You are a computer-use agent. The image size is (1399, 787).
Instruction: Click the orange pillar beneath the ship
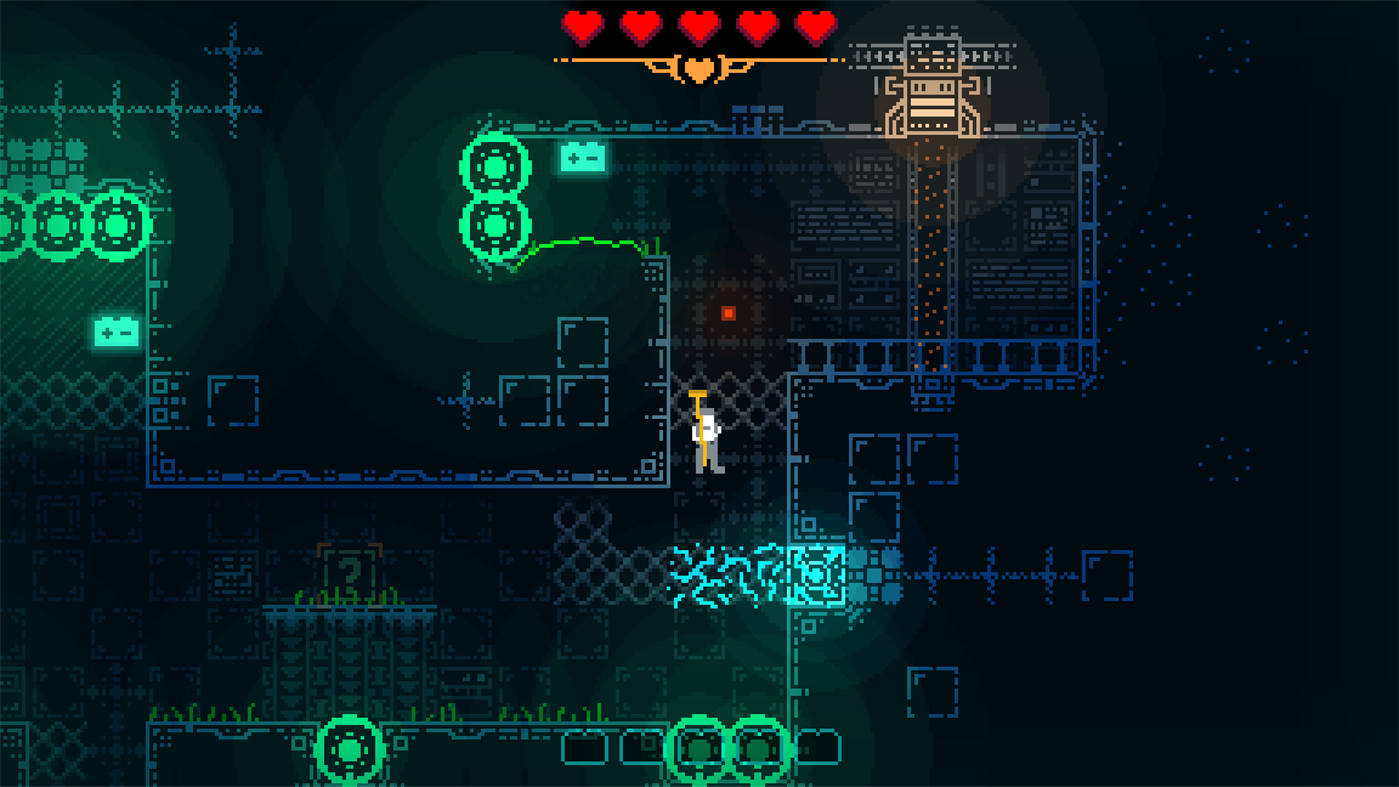[932, 250]
